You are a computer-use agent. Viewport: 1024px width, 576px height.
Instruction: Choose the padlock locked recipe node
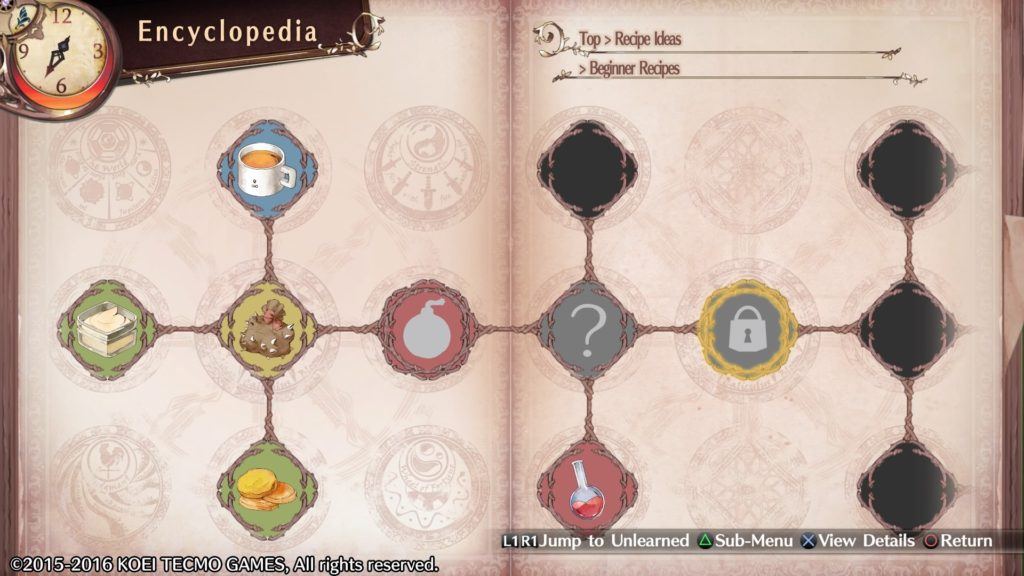coord(748,329)
